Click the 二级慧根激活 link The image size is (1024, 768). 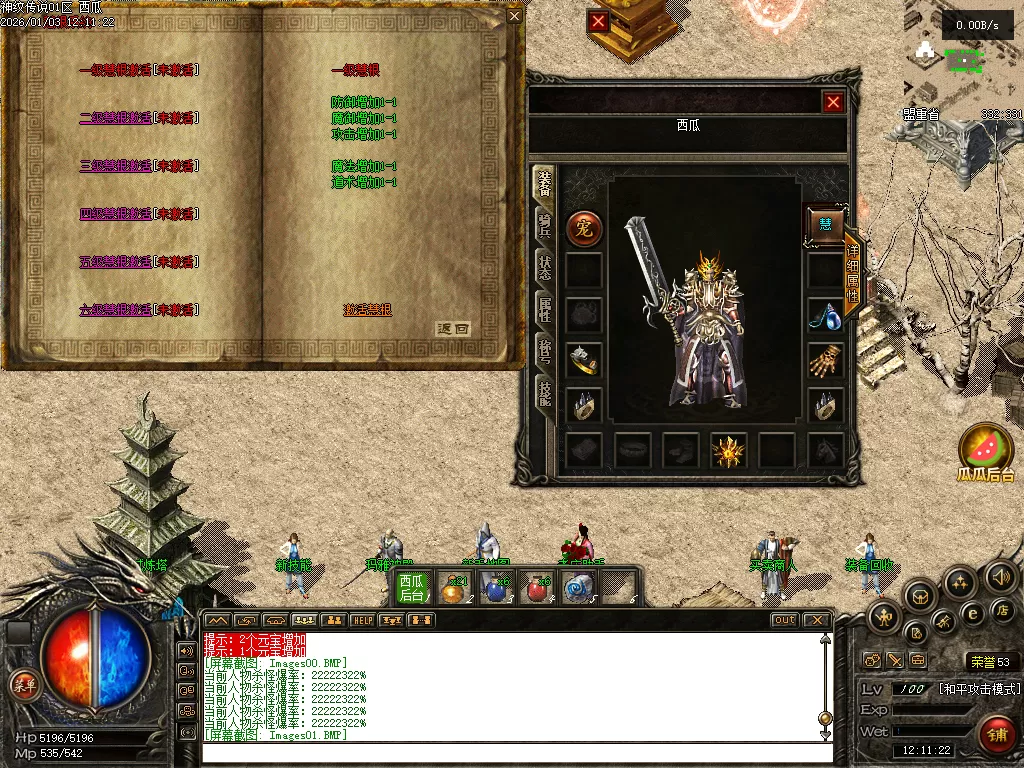point(116,118)
